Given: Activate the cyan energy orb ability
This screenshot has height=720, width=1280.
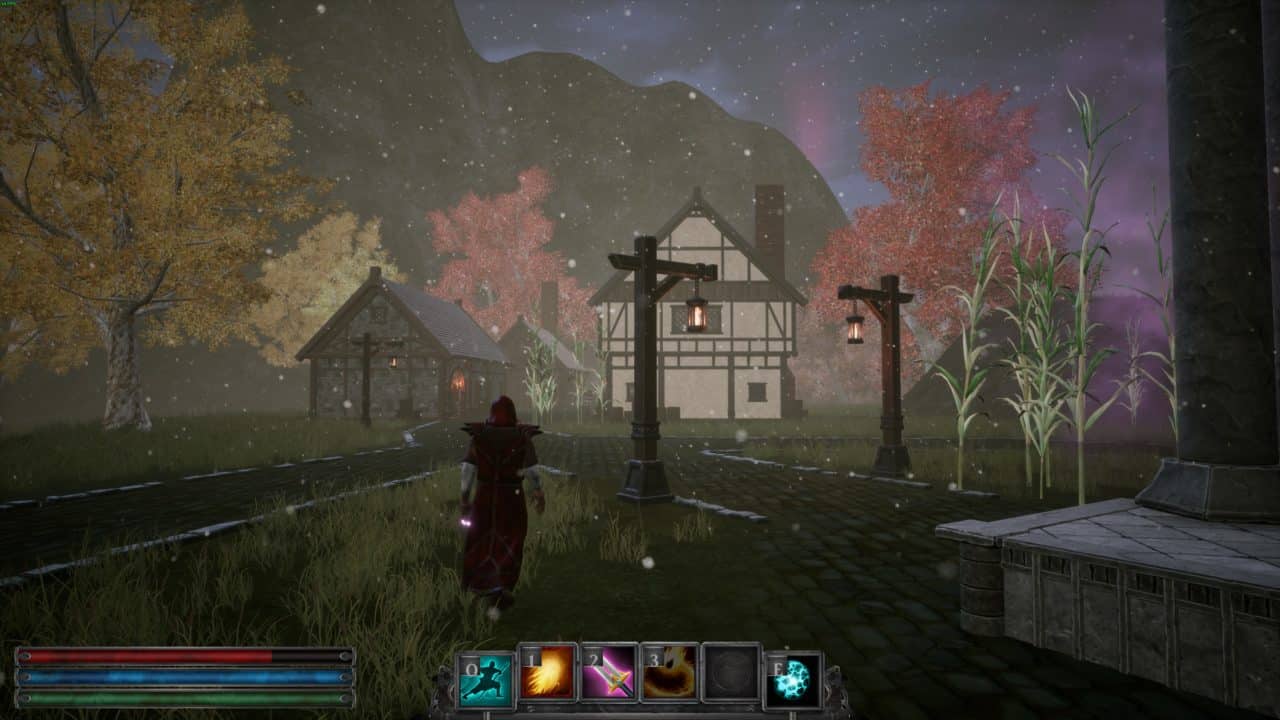Looking at the screenshot, I should (793, 679).
